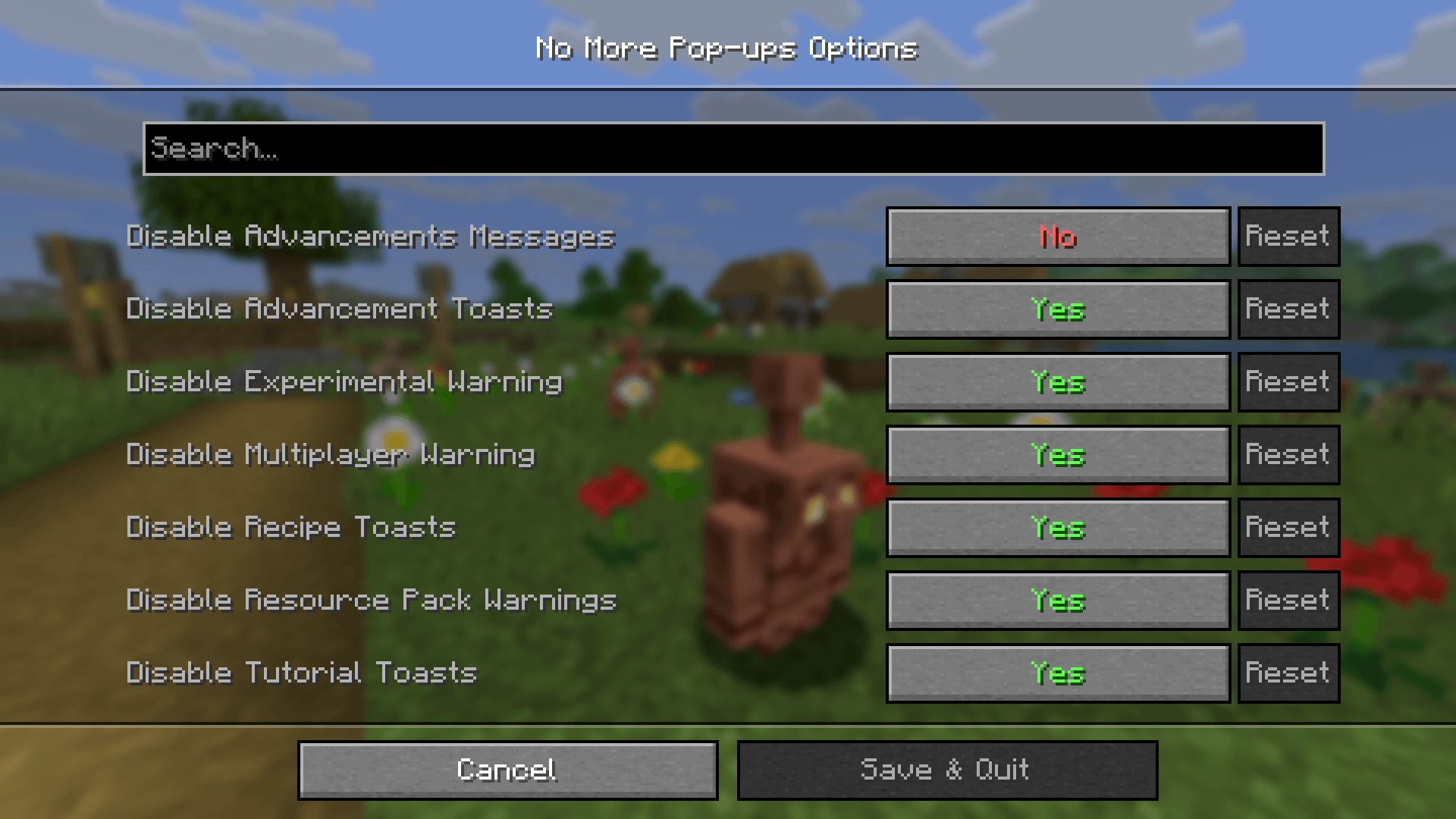Reset the Multiplayer Warning setting
The image size is (1456, 819).
(1288, 455)
